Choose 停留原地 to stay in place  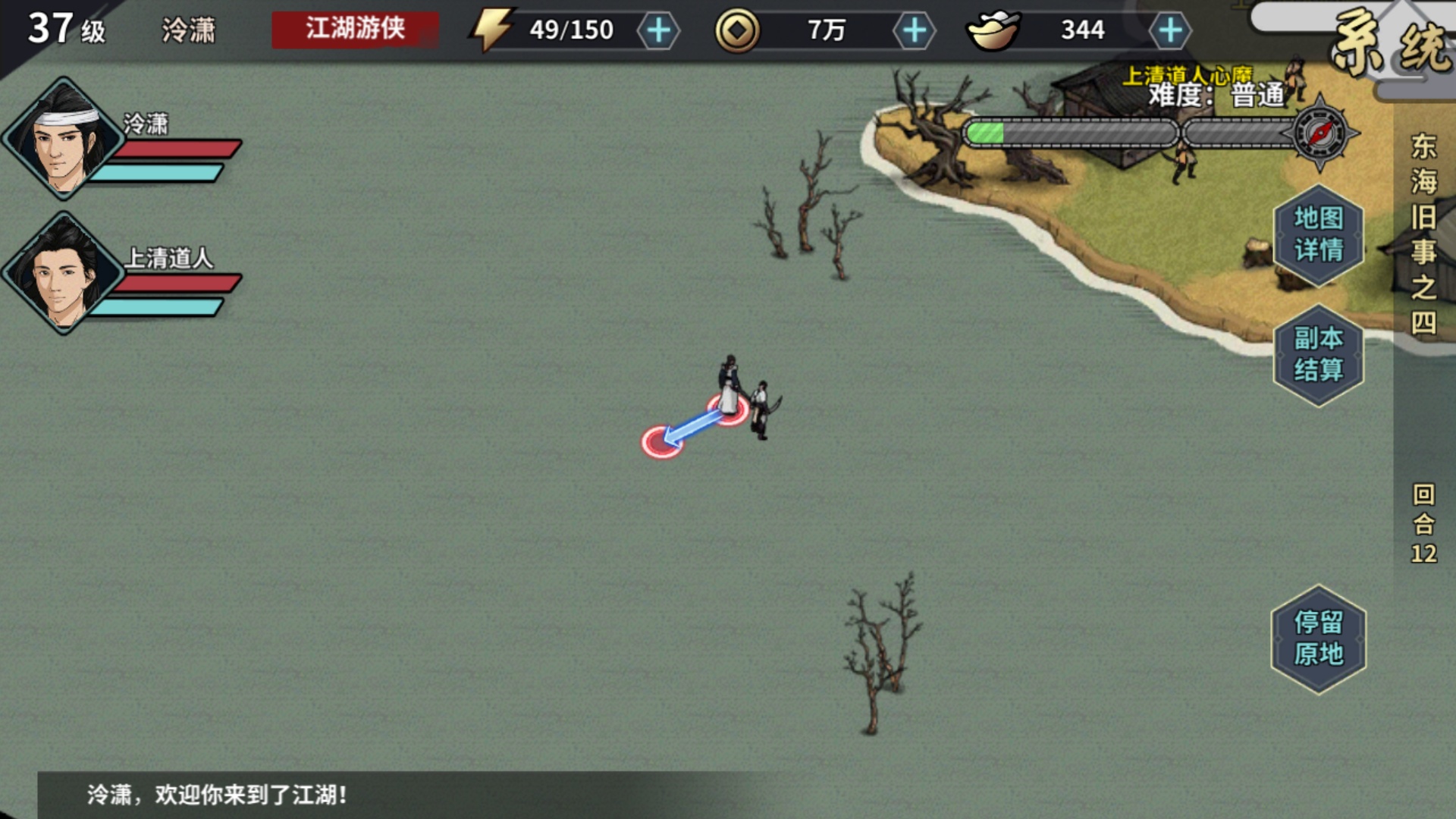click(x=1317, y=637)
